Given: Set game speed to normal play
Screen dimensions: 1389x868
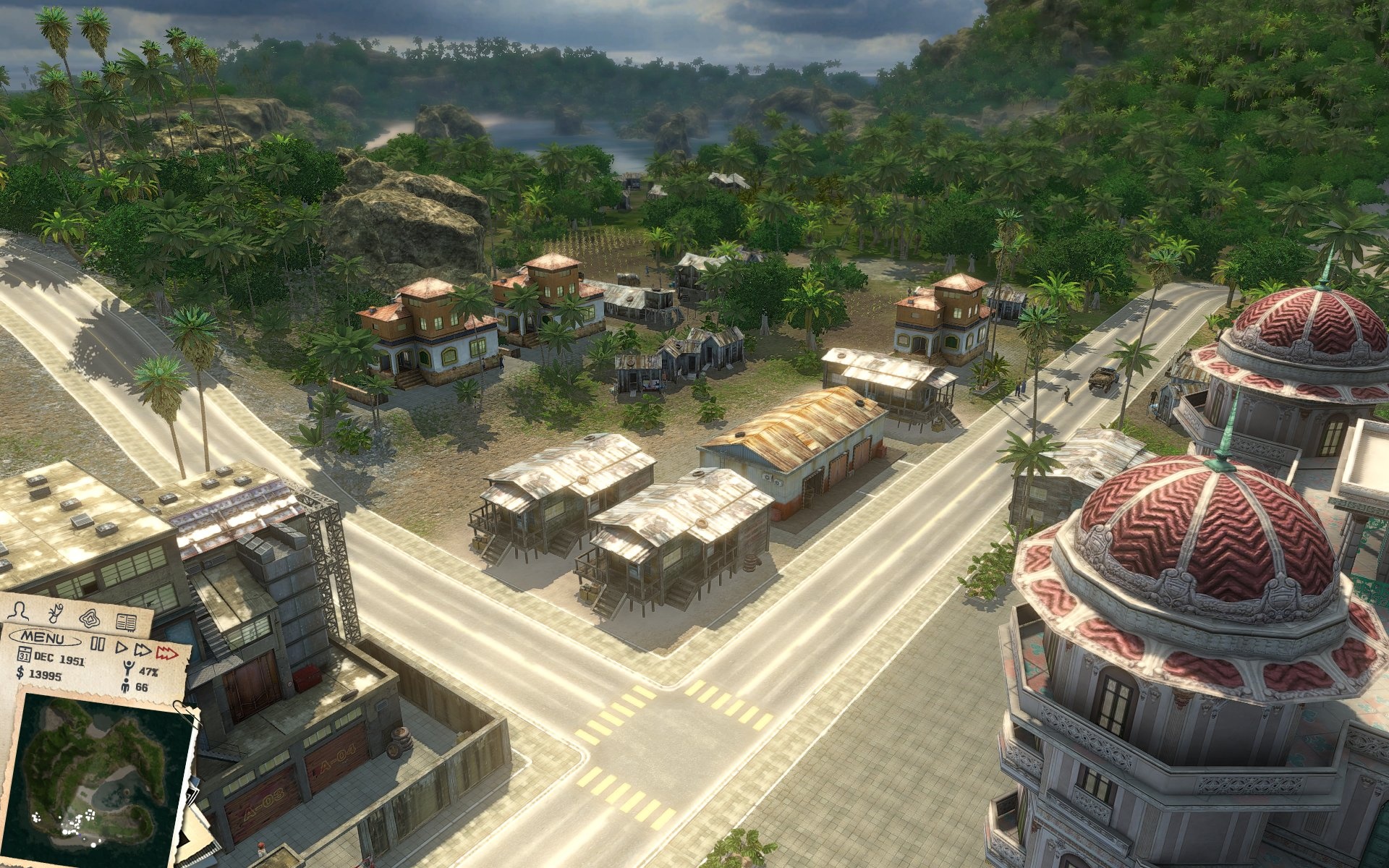Looking at the screenshot, I should [x=122, y=647].
